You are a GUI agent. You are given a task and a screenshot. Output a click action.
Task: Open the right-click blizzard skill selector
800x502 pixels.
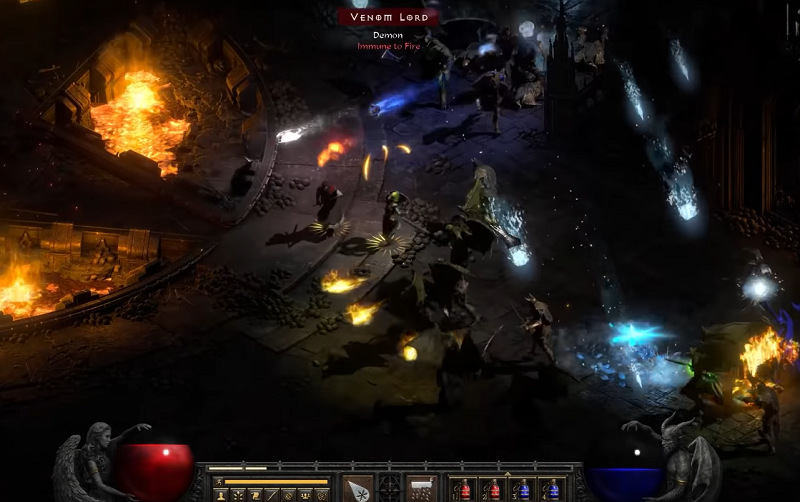tap(421, 489)
